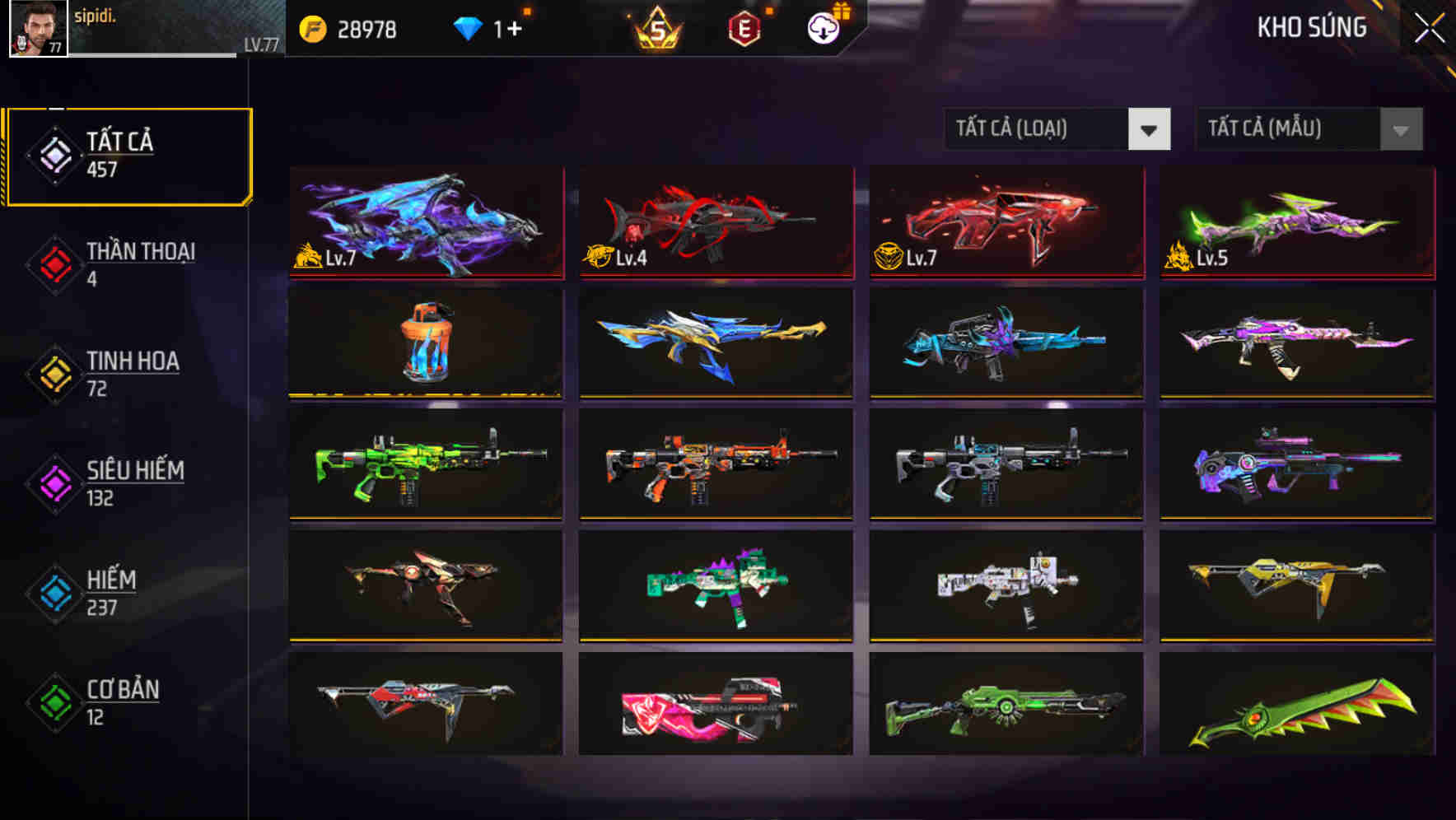
Task: Open the TẤT CẢ (LOẠI) dropdown
Action: [1038, 129]
